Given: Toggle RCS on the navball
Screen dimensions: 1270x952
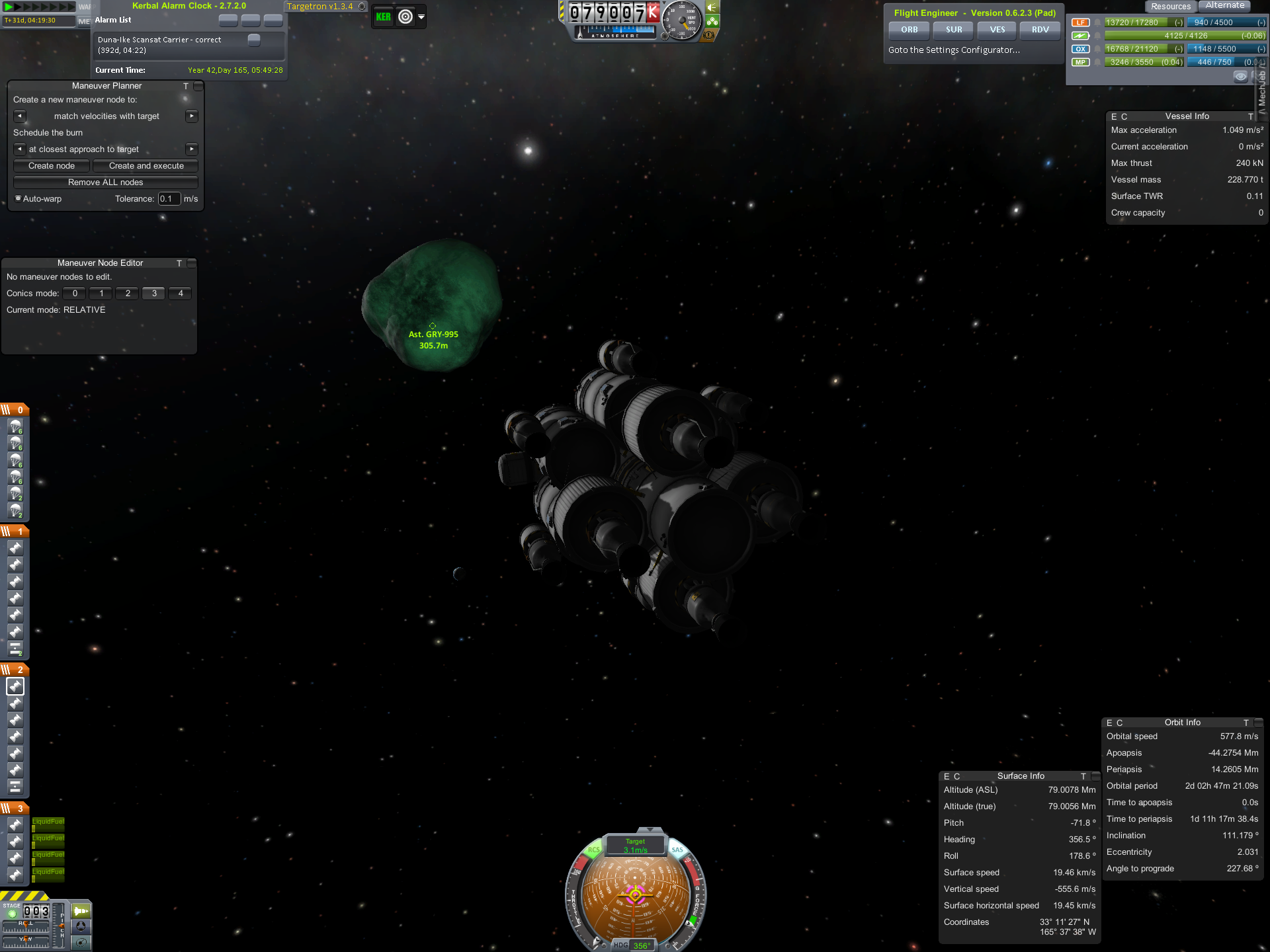Looking at the screenshot, I should coord(593,850).
